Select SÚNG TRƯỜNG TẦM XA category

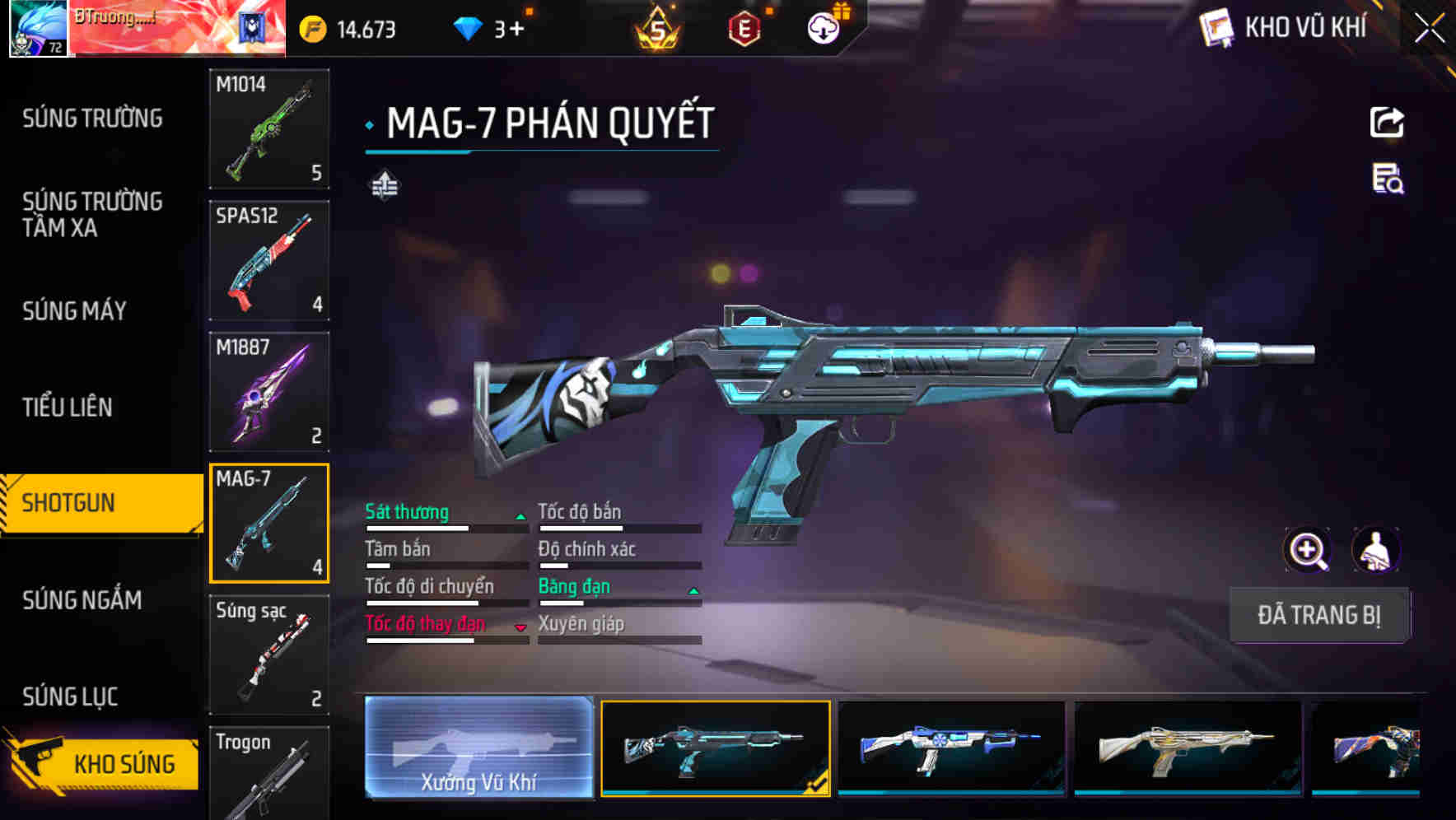pos(92,214)
